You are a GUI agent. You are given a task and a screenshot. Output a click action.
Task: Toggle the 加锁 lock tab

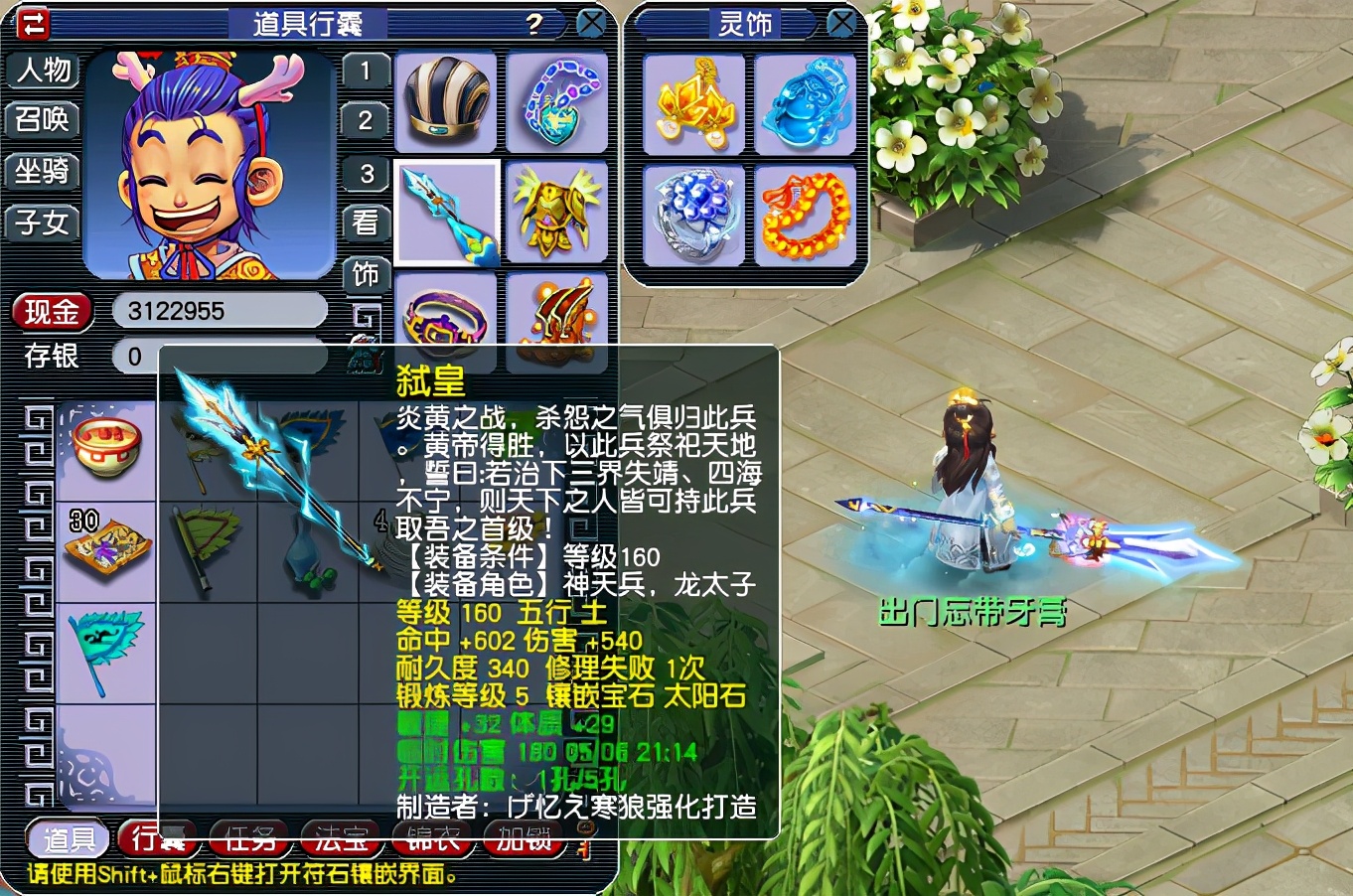coord(524,839)
